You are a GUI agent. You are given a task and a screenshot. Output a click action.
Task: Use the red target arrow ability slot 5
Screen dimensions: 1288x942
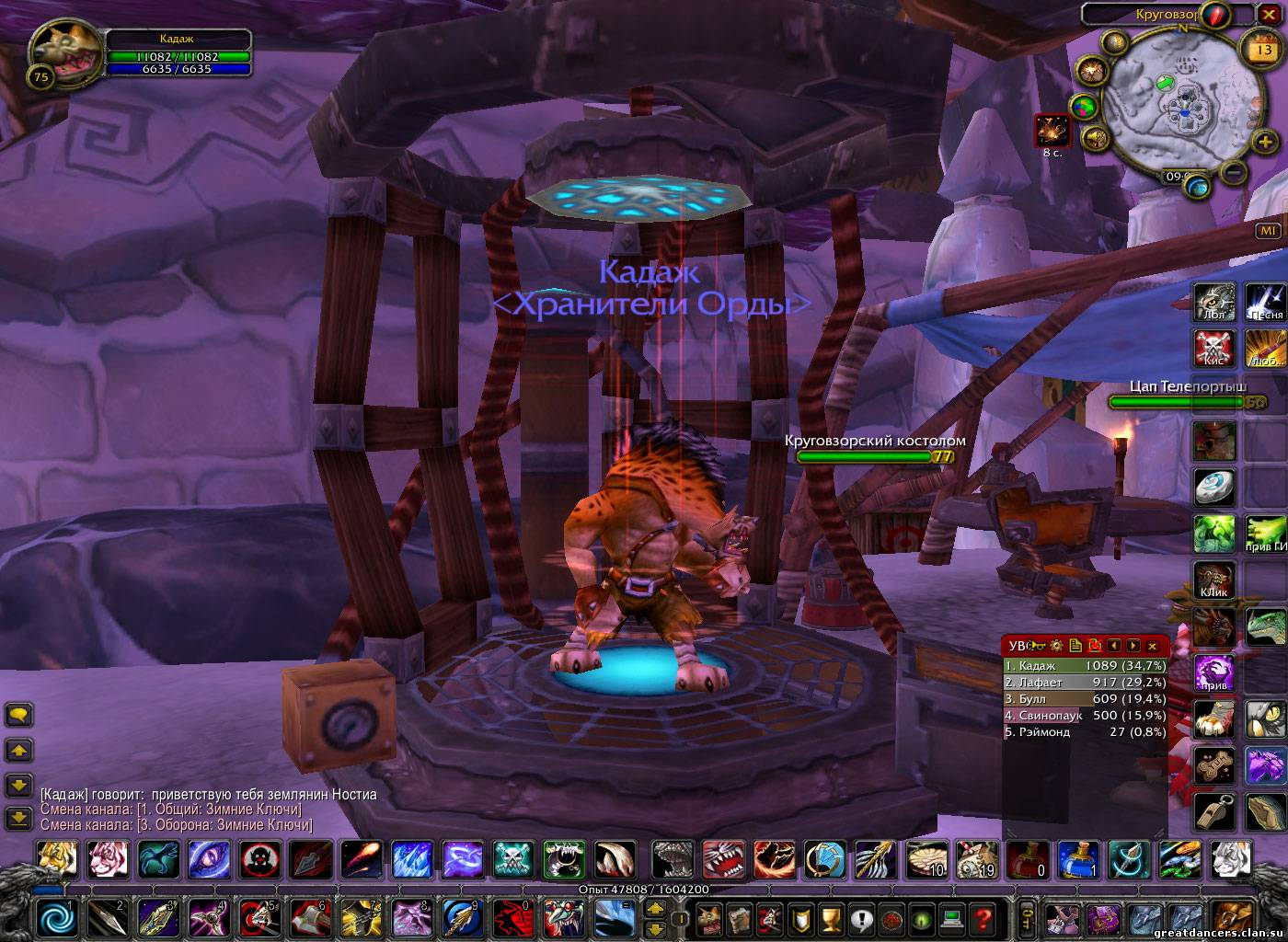coord(259,917)
